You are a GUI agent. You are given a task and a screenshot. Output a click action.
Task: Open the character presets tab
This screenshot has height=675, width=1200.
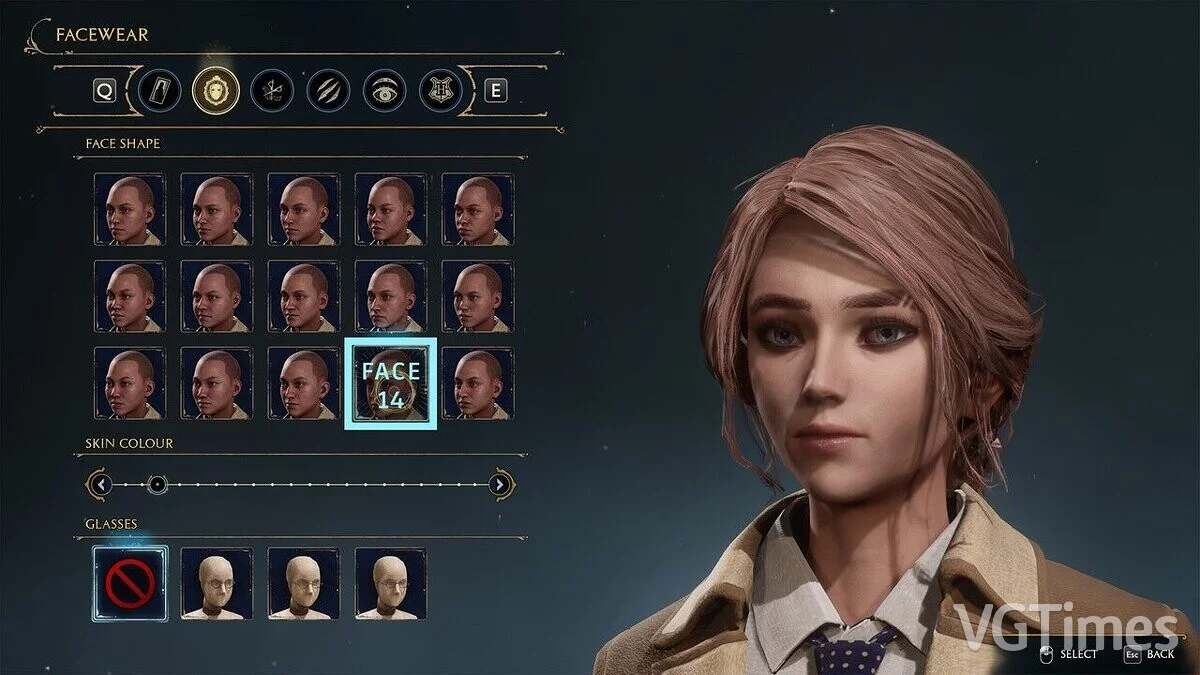click(x=160, y=90)
